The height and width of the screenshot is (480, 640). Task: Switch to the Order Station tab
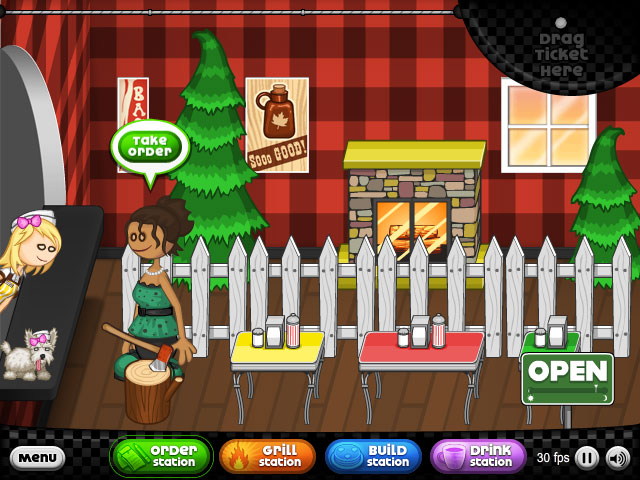click(x=161, y=456)
